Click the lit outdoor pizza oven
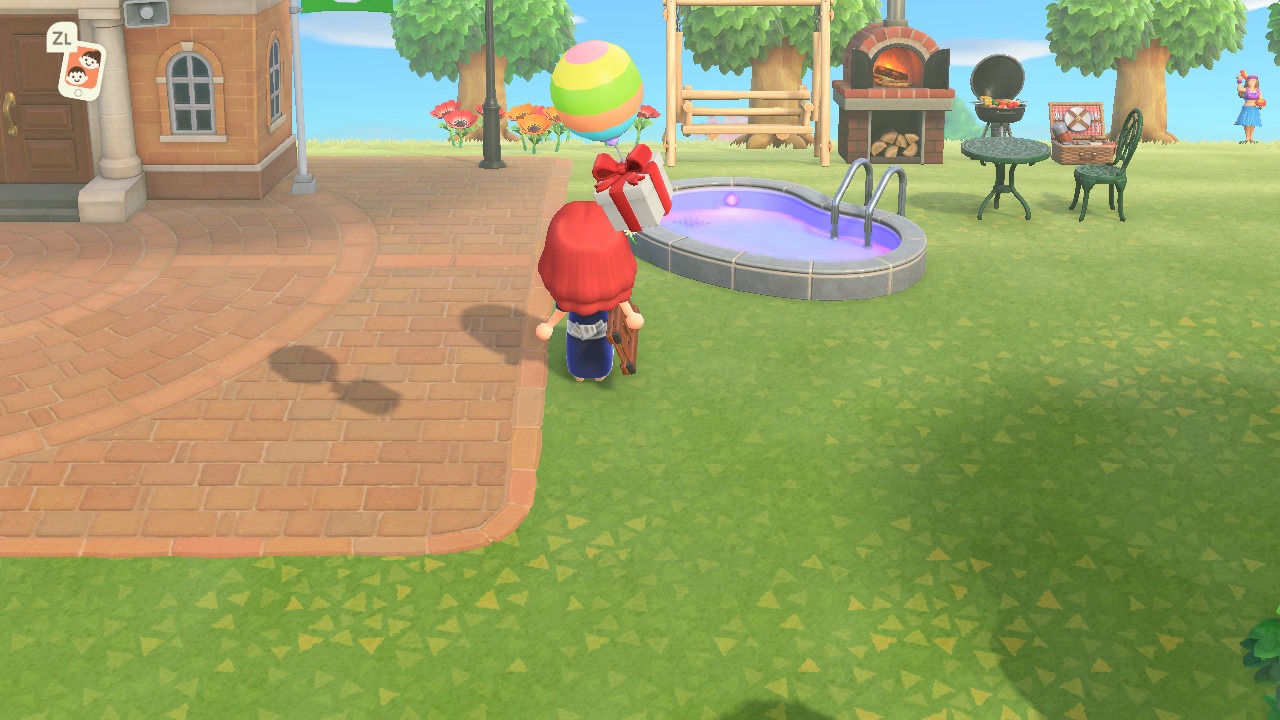1280x720 pixels. [897, 80]
